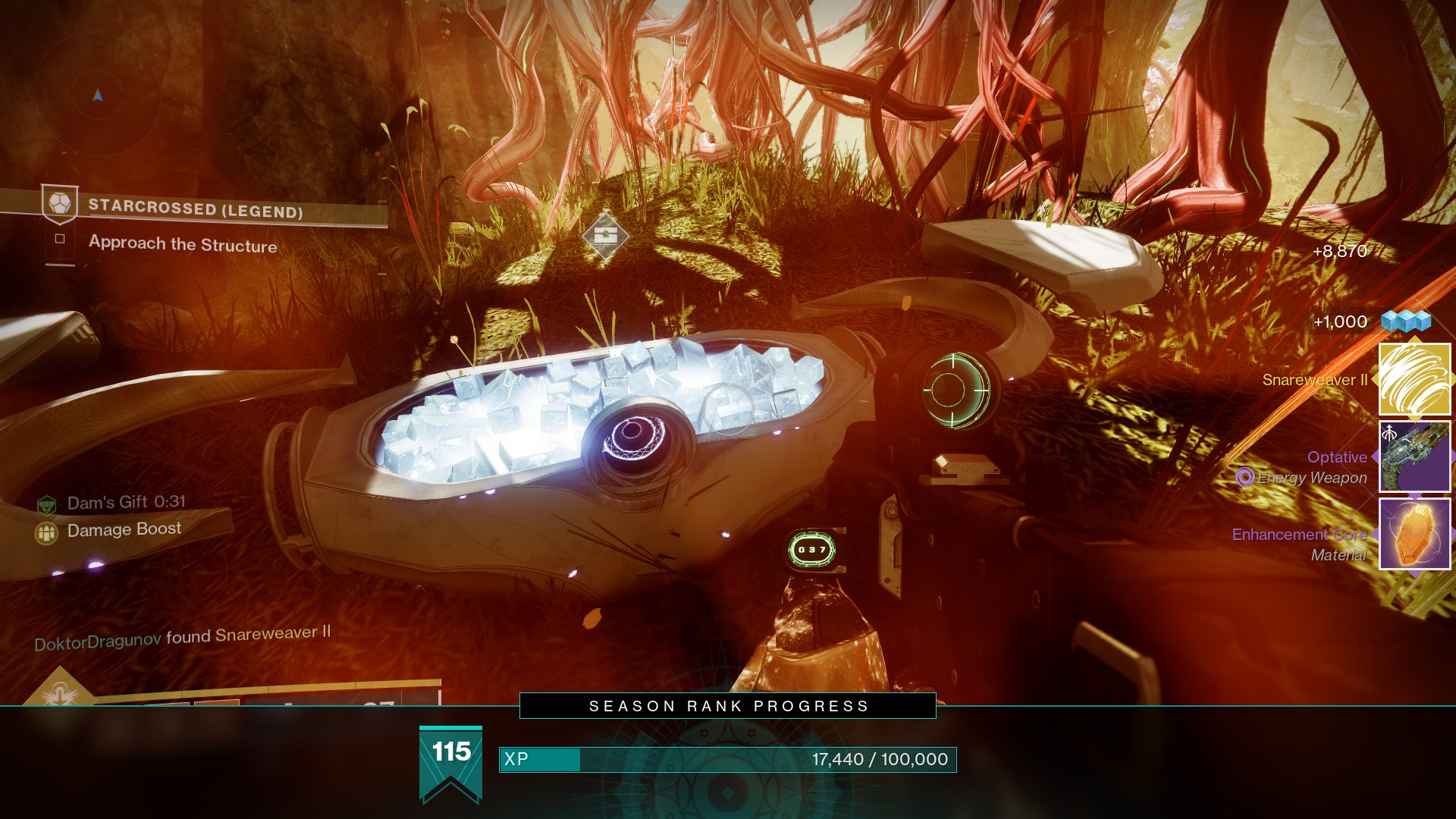The image size is (1456, 819).
Task: Select the Damage Boost buff icon
Action: 47,533
